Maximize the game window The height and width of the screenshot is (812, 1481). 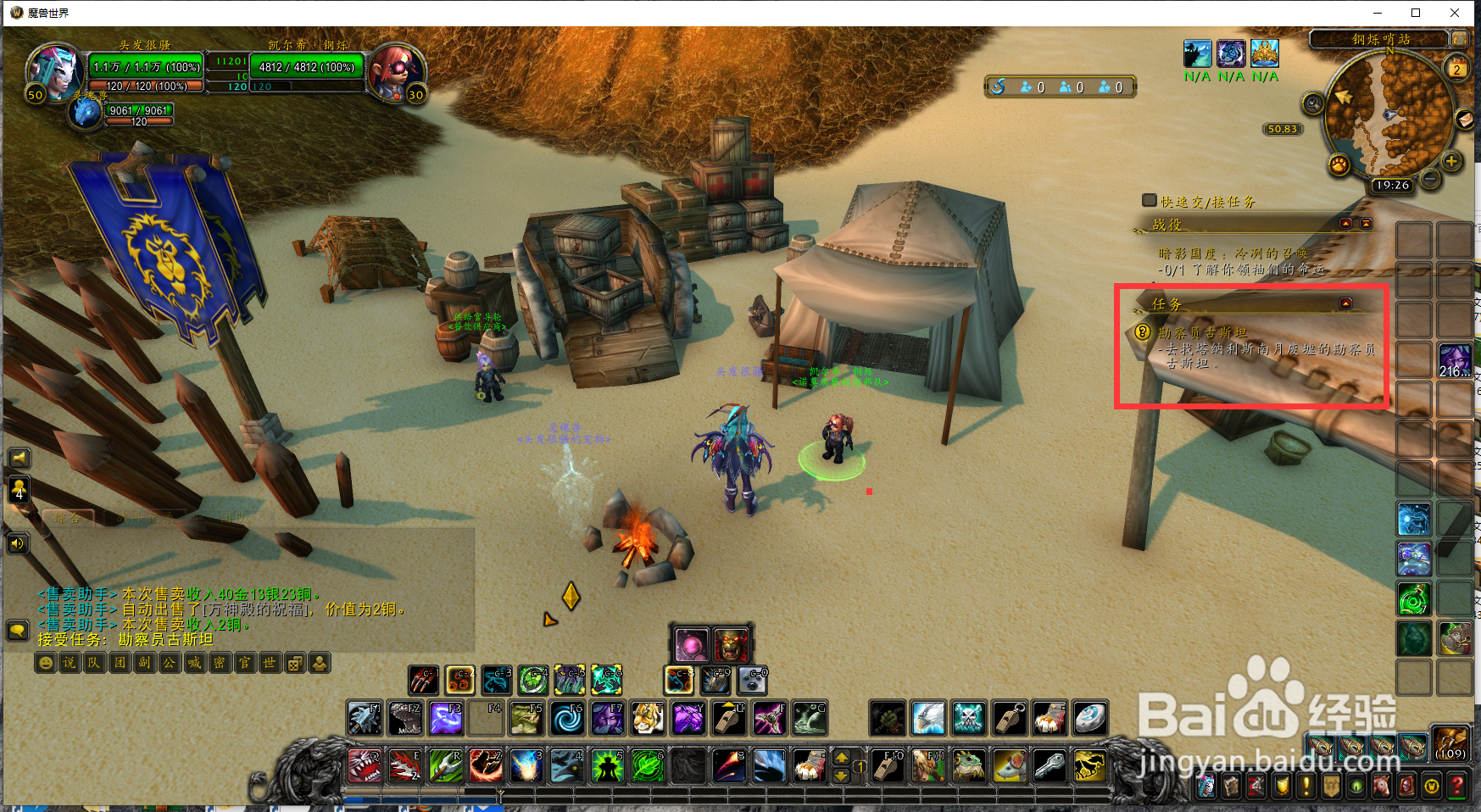pyautogui.click(x=1416, y=13)
